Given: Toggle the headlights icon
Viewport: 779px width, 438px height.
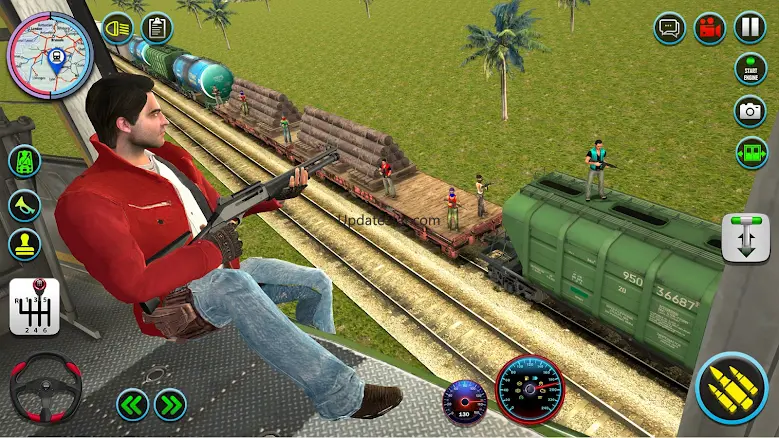Looking at the screenshot, I should [117, 28].
